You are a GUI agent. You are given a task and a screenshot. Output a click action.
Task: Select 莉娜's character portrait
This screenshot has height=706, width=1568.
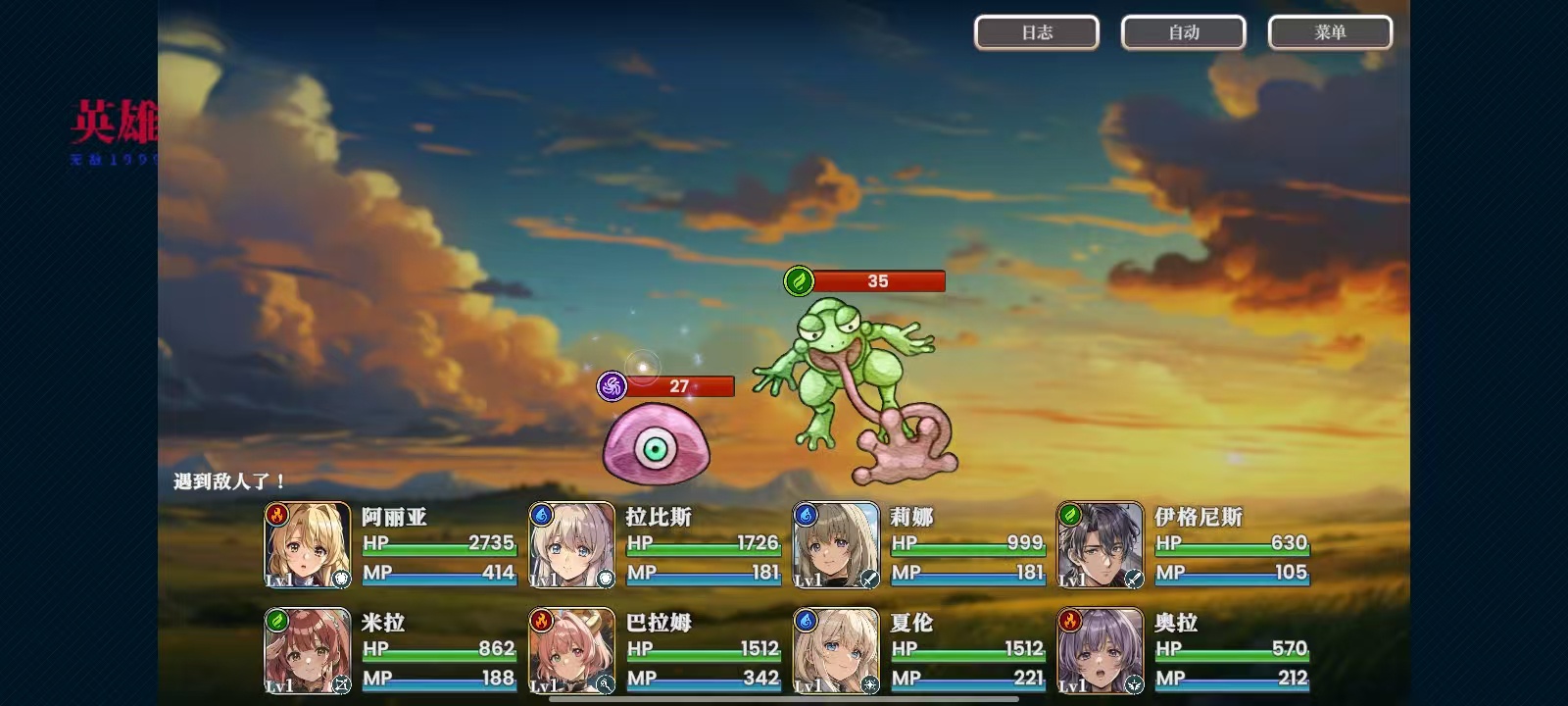pyautogui.click(x=836, y=545)
